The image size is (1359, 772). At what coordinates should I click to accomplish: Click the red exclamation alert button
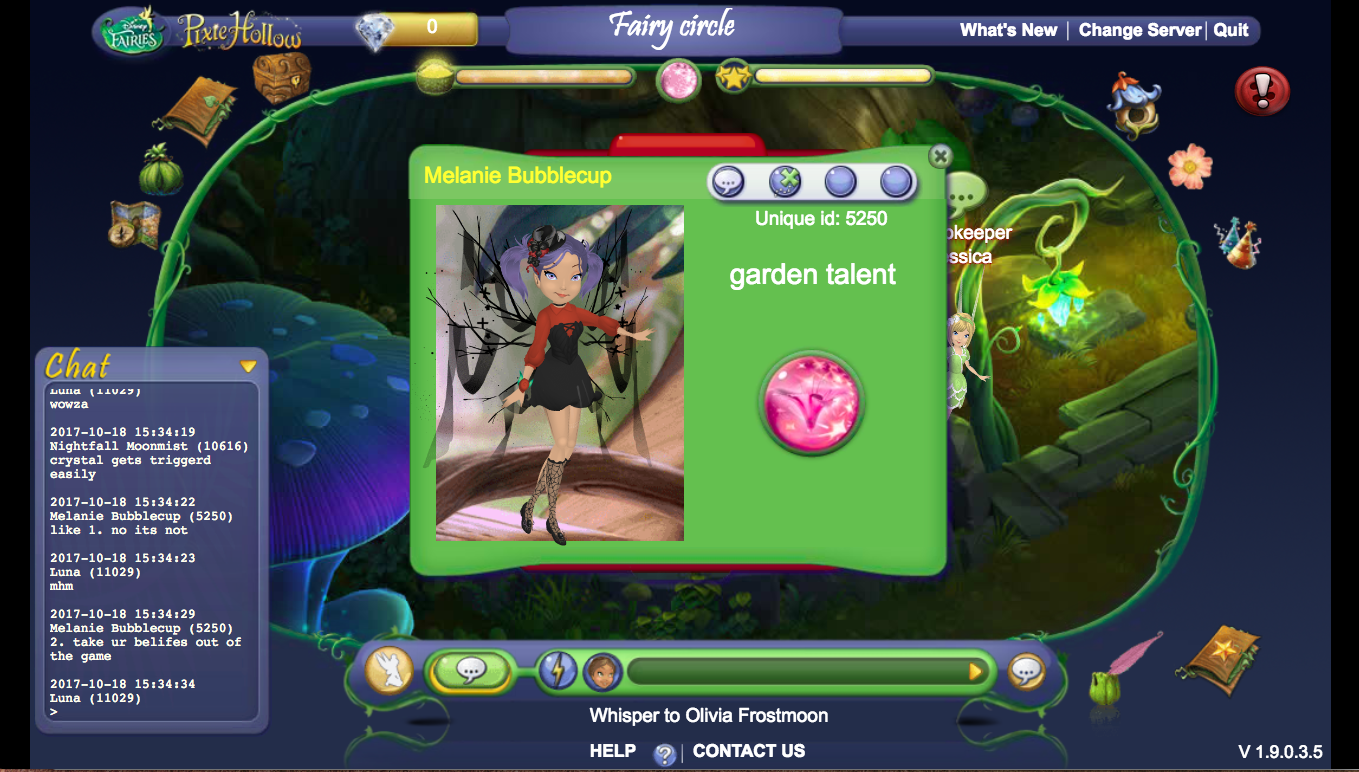click(x=1262, y=92)
